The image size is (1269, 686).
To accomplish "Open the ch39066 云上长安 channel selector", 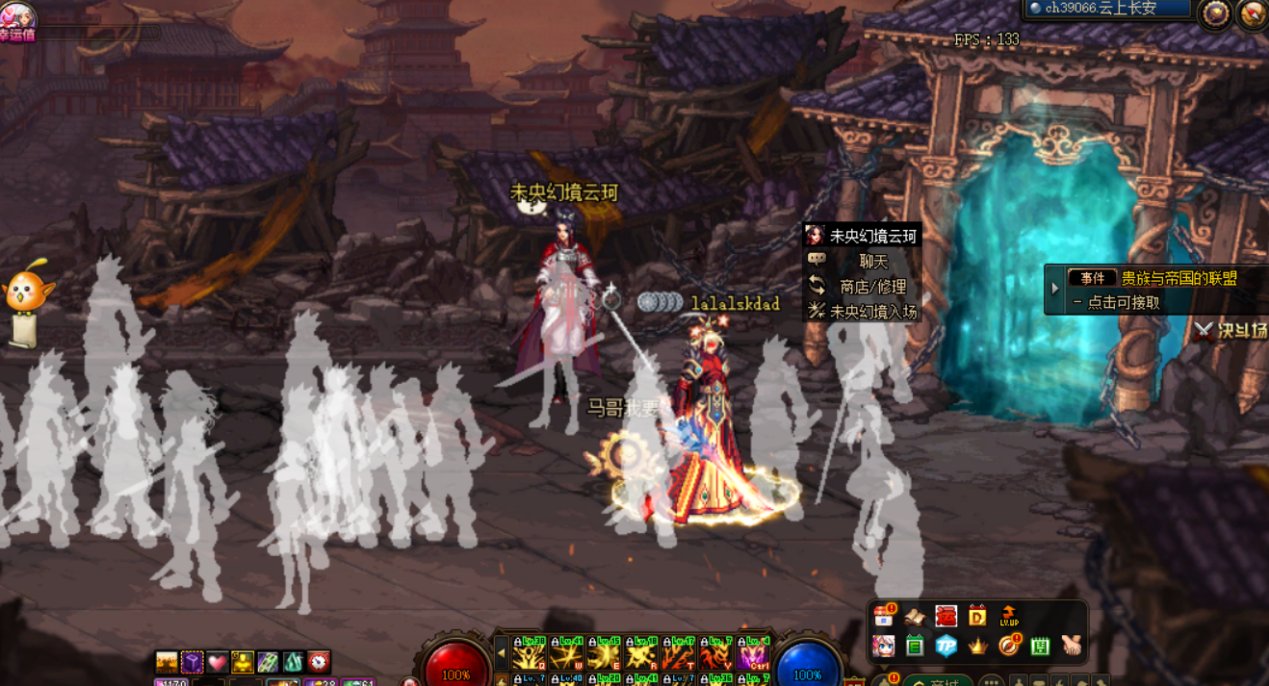I will click(1109, 9).
